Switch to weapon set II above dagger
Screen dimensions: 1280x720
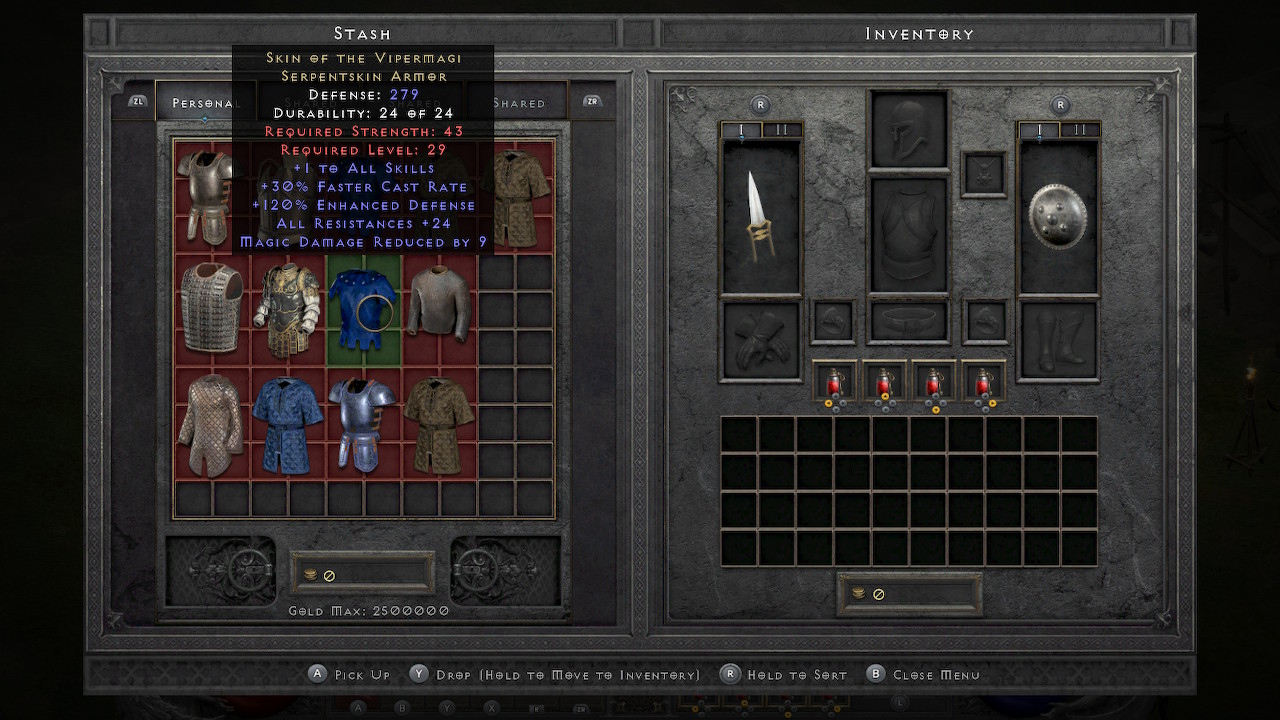(781, 130)
